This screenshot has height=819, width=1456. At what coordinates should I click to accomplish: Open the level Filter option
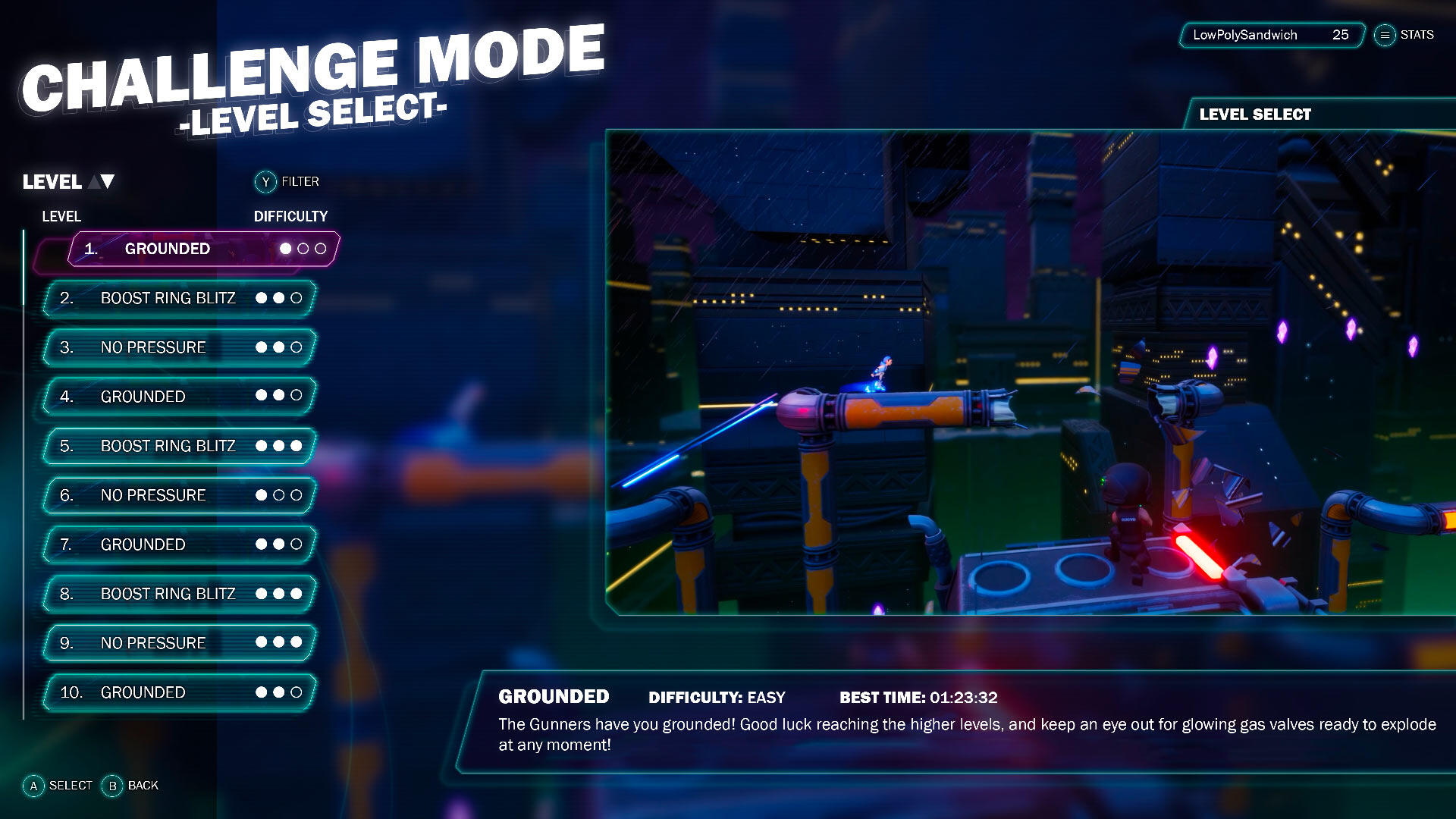pyautogui.click(x=287, y=182)
